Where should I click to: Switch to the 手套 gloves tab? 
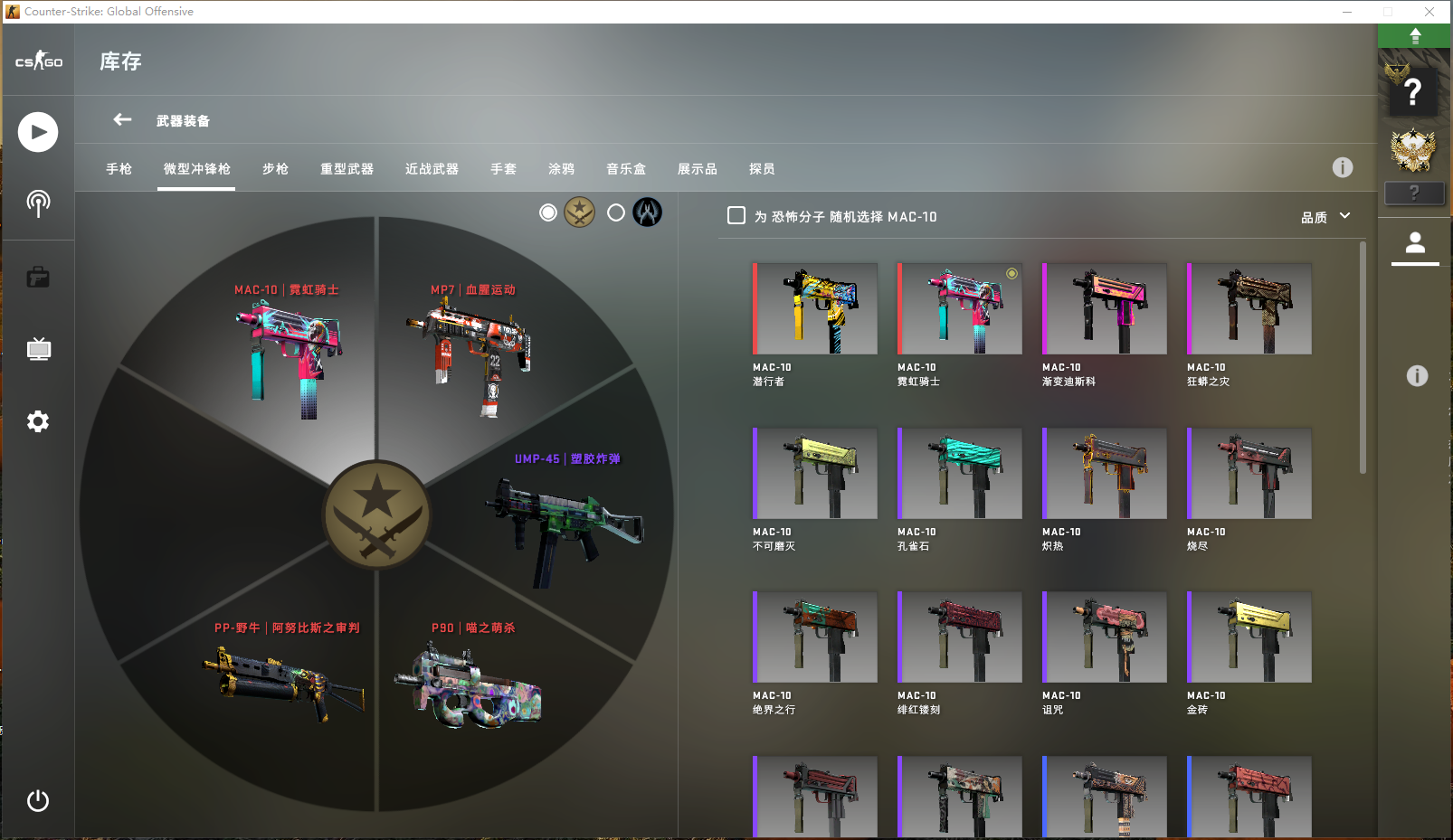coord(503,169)
